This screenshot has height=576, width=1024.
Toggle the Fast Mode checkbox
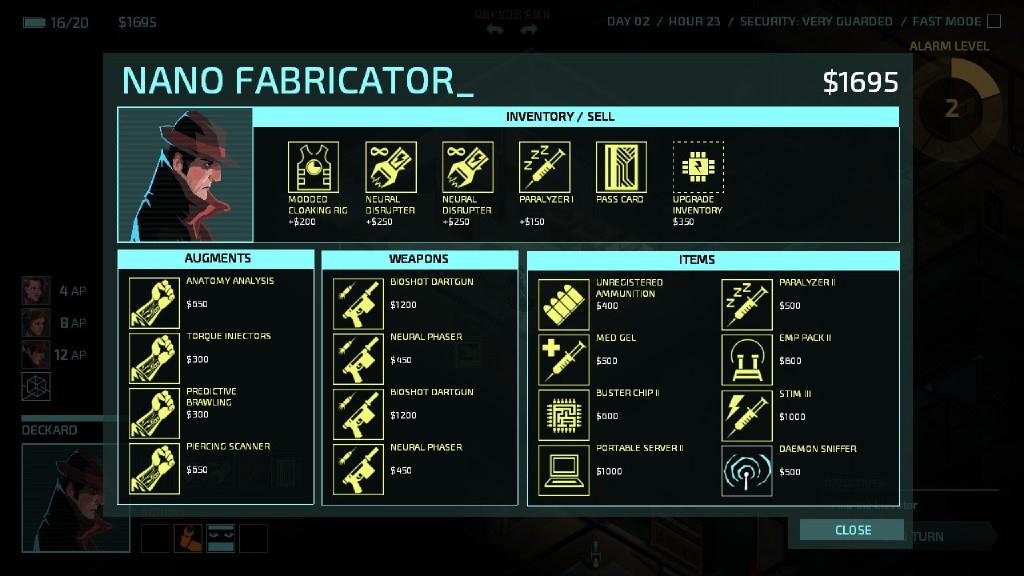tap(993, 21)
